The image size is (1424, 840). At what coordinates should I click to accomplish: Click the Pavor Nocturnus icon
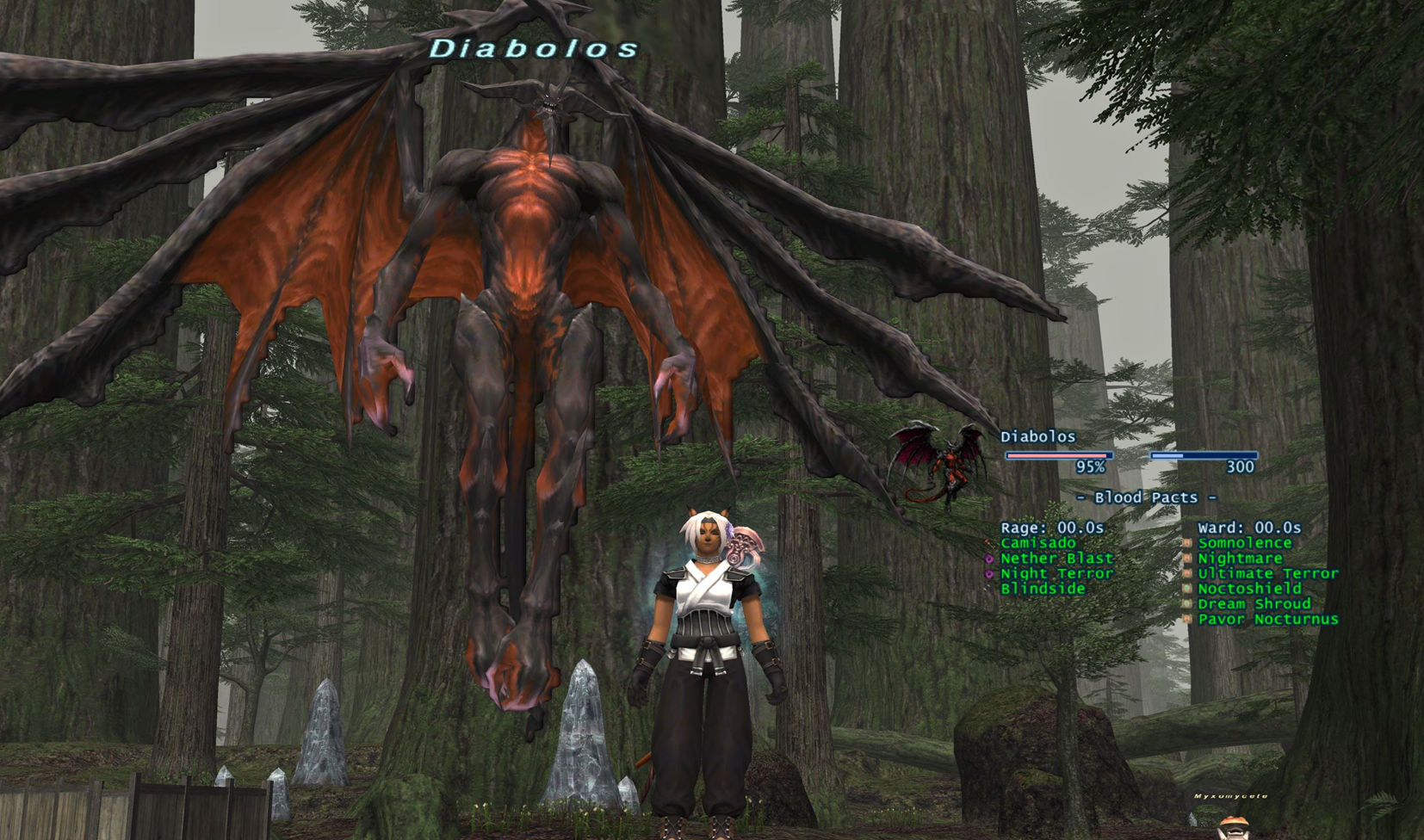1187,620
